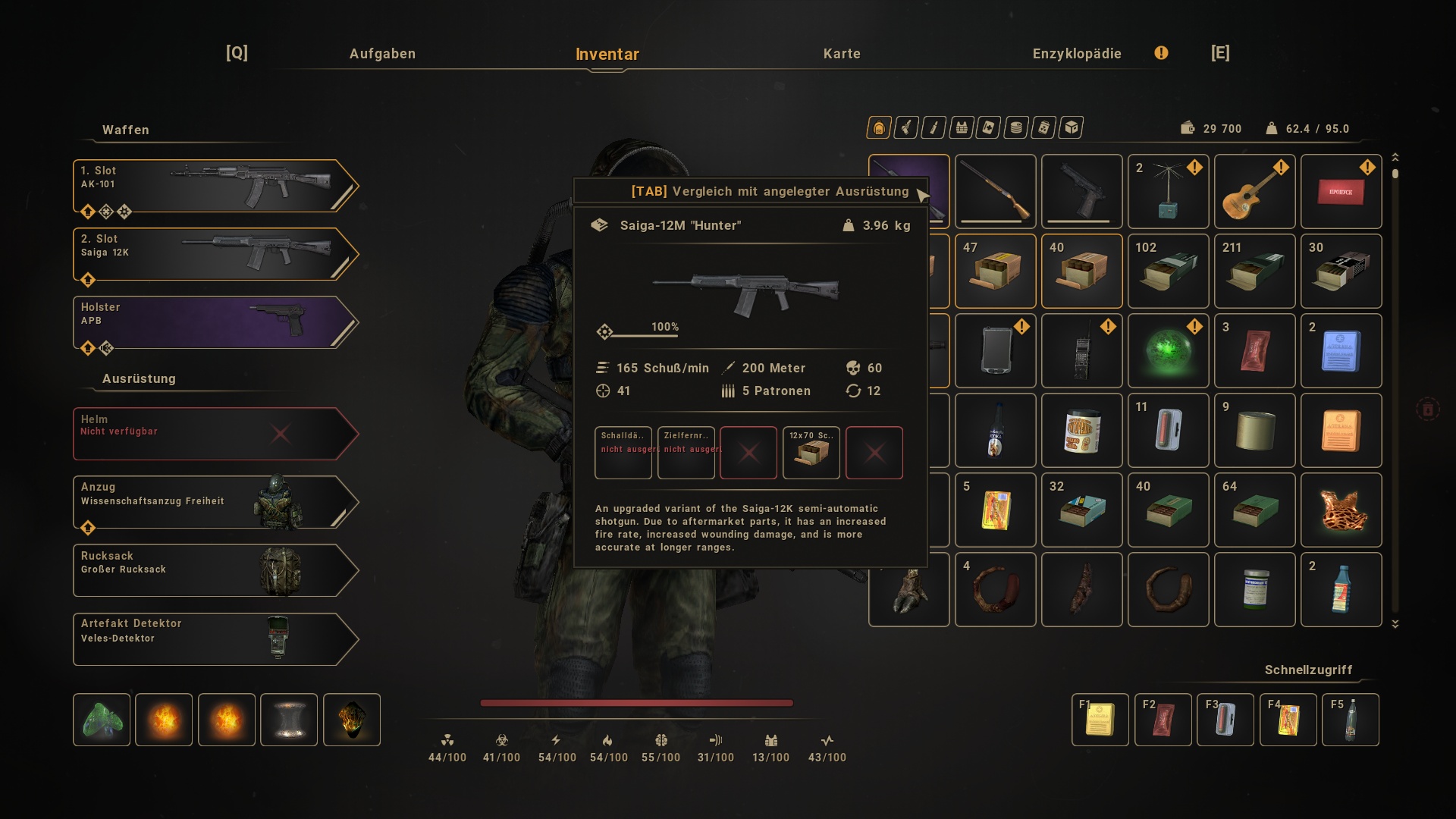Viewport: 1456px width, 819px height.
Task: Show only medical supplies
Action: 987,127
